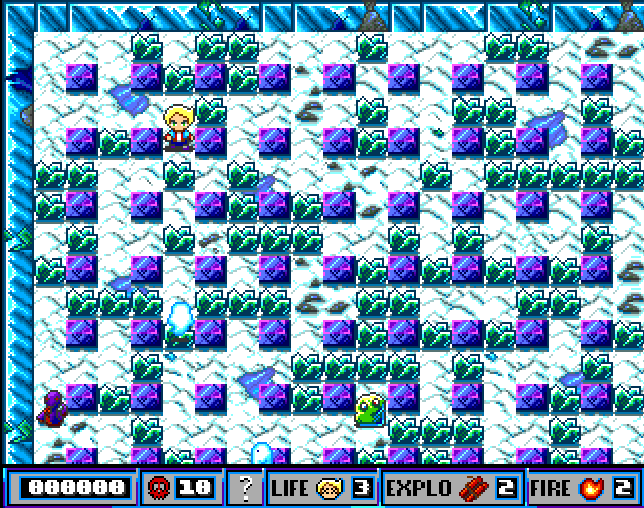Select the red enemy face icon
The height and width of the screenshot is (508, 644).
(x=157, y=488)
